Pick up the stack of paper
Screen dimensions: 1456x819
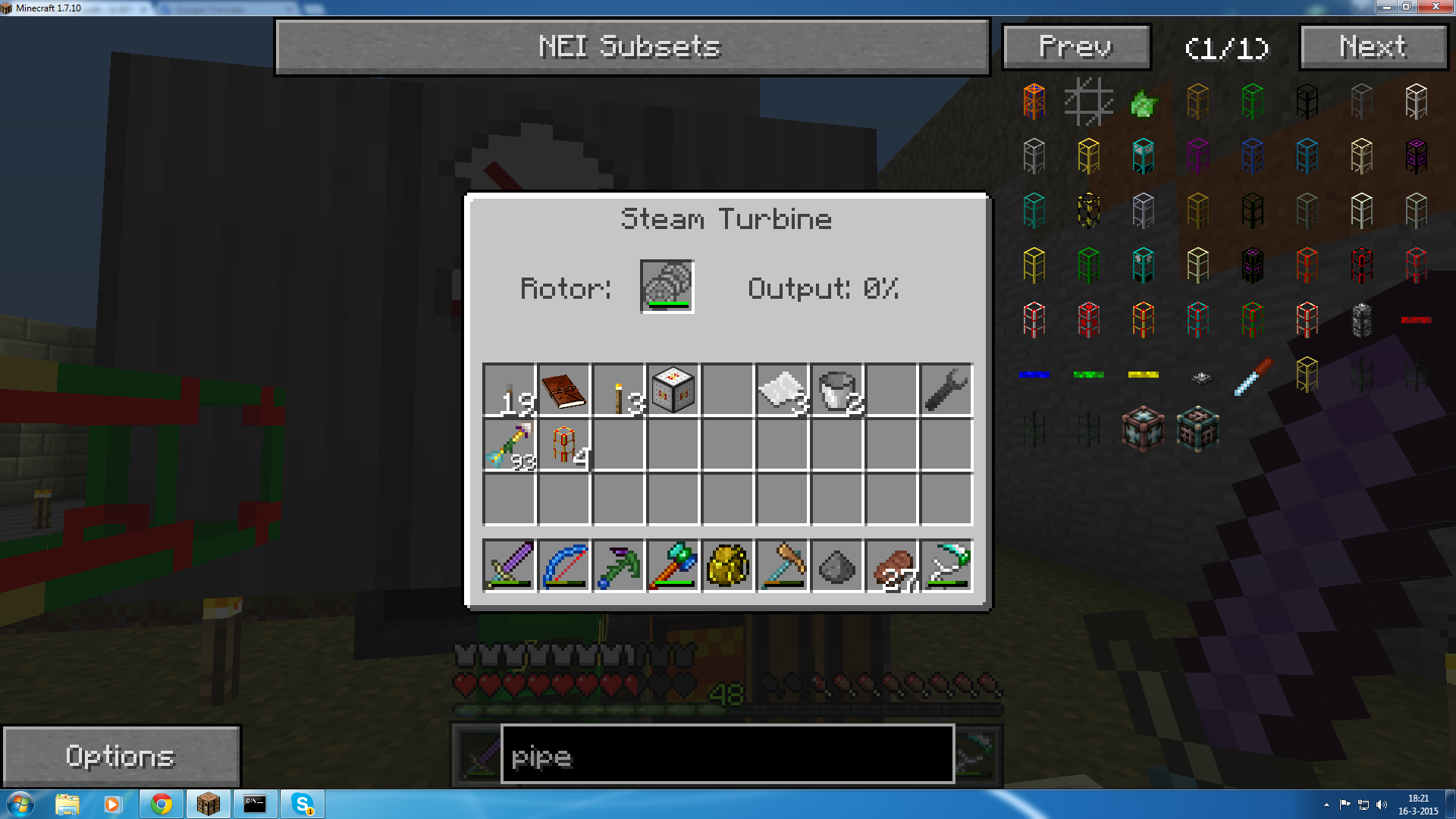(x=782, y=391)
